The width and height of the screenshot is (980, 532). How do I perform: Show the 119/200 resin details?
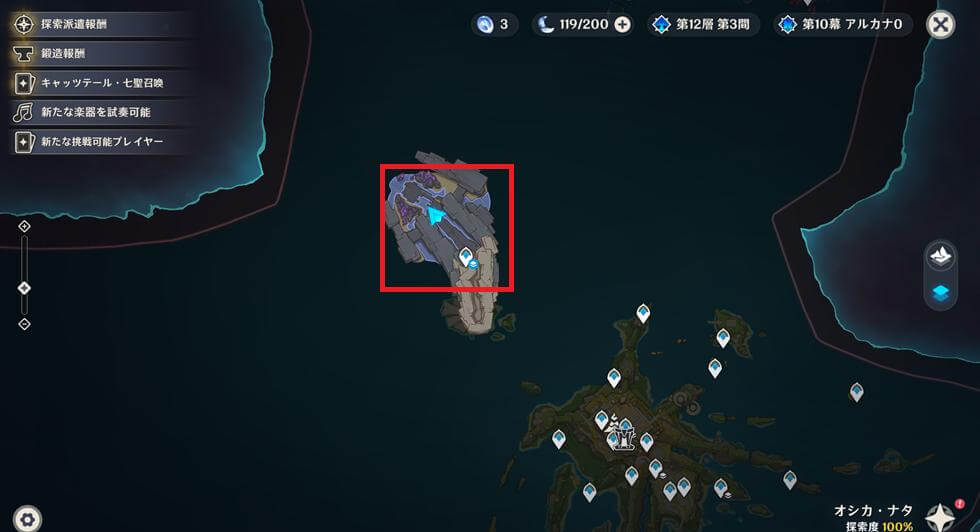574,25
